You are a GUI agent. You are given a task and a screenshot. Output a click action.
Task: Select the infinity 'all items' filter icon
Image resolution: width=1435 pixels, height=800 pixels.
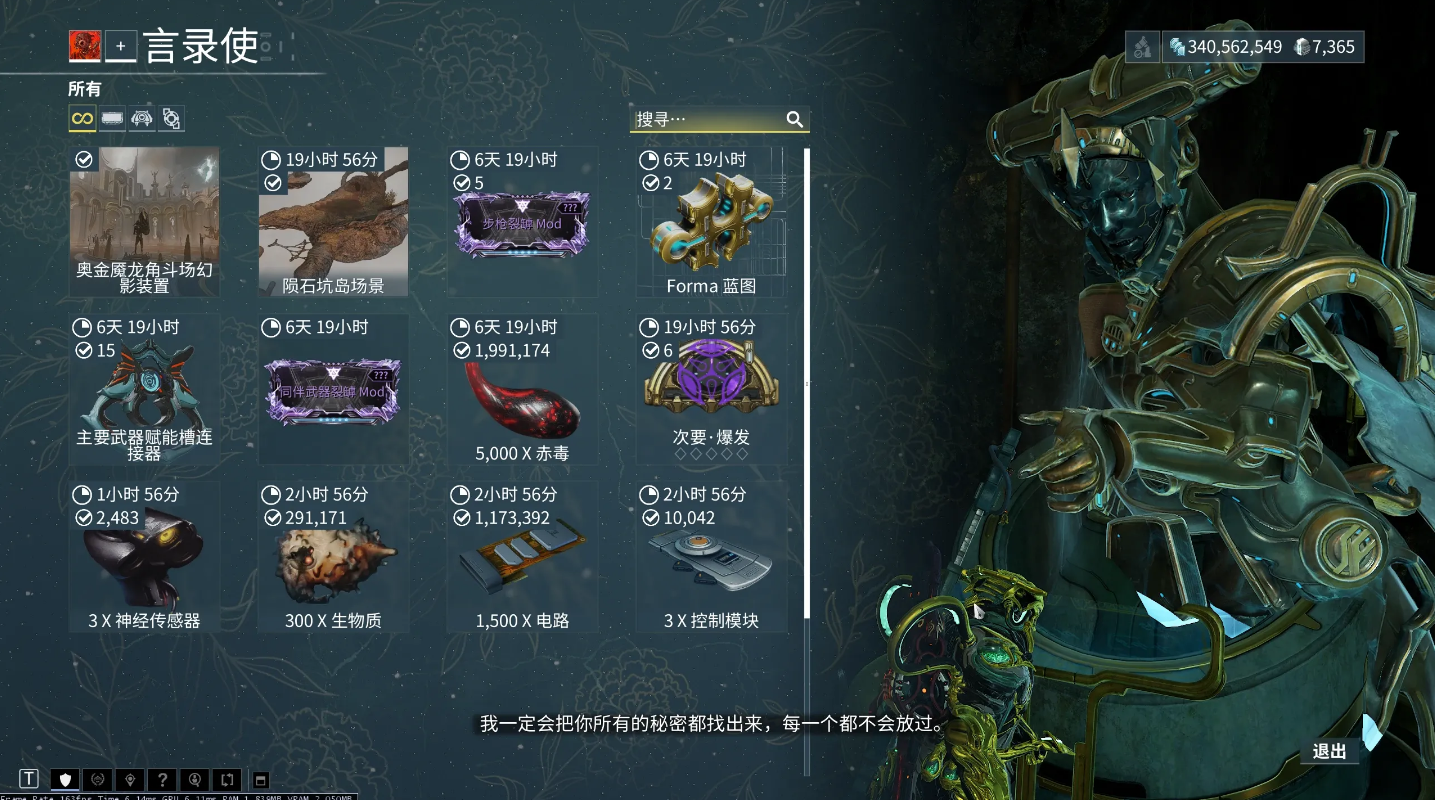80,118
